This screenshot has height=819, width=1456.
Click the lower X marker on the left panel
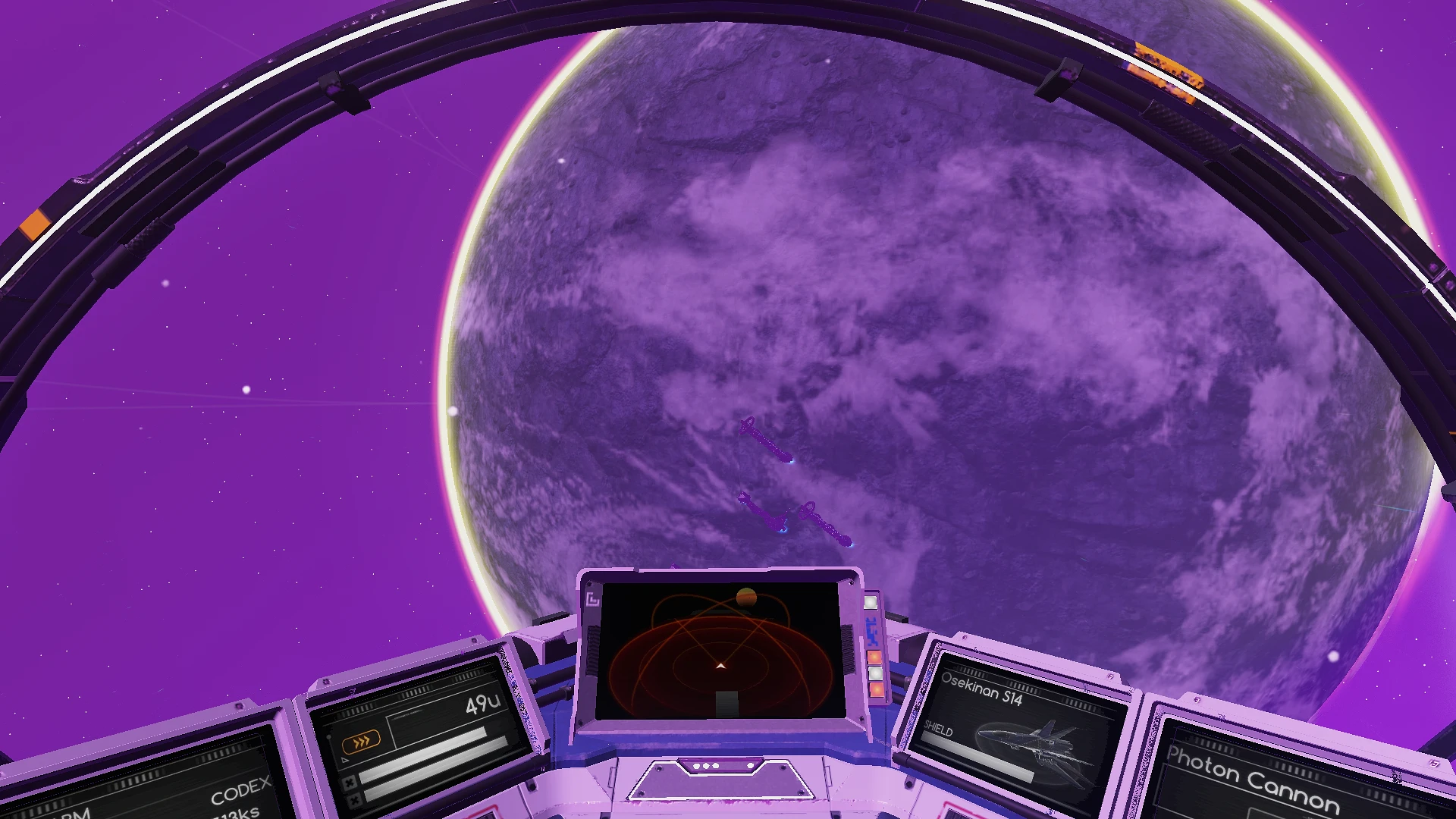pos(353,800)
